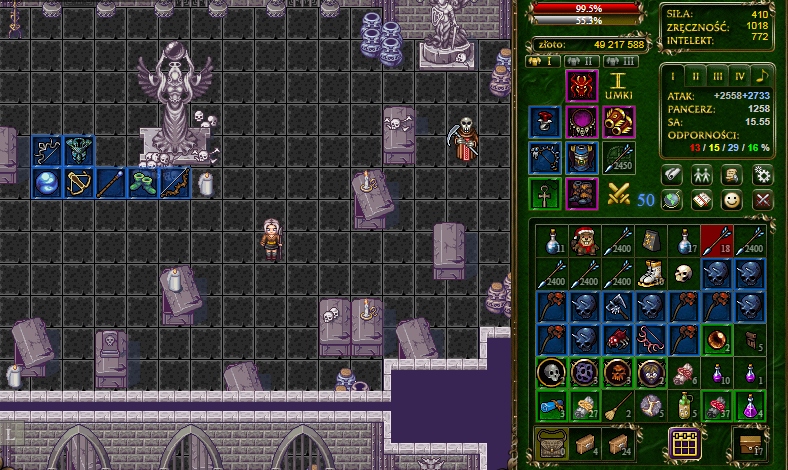Open the UMKI skills panel

[618, 86]
